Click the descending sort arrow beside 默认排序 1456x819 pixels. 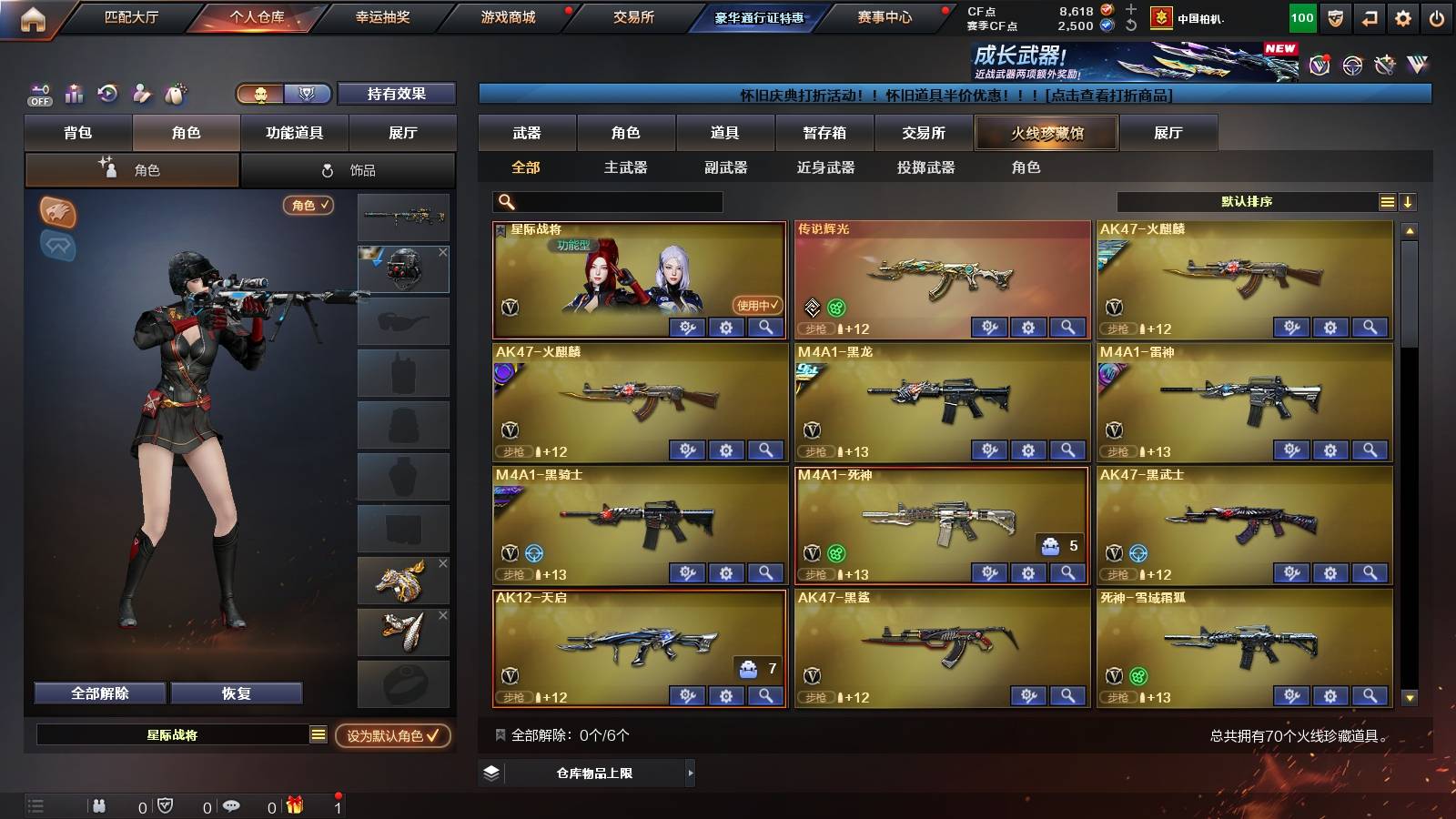1408,202
